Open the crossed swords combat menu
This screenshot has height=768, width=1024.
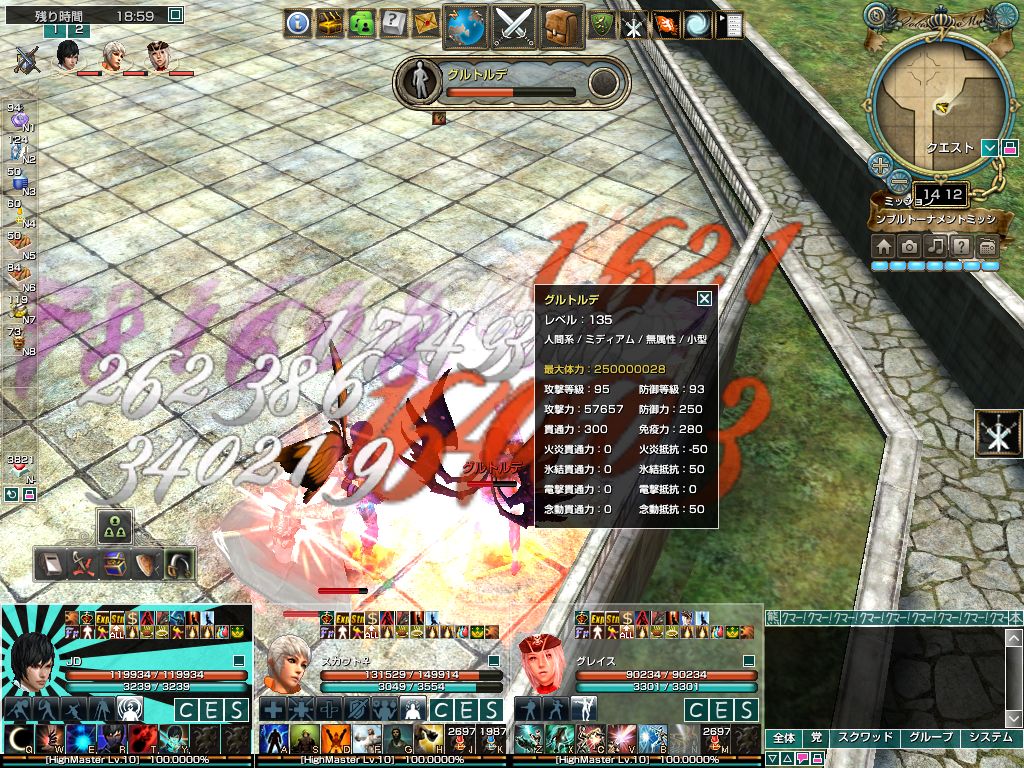516,24
